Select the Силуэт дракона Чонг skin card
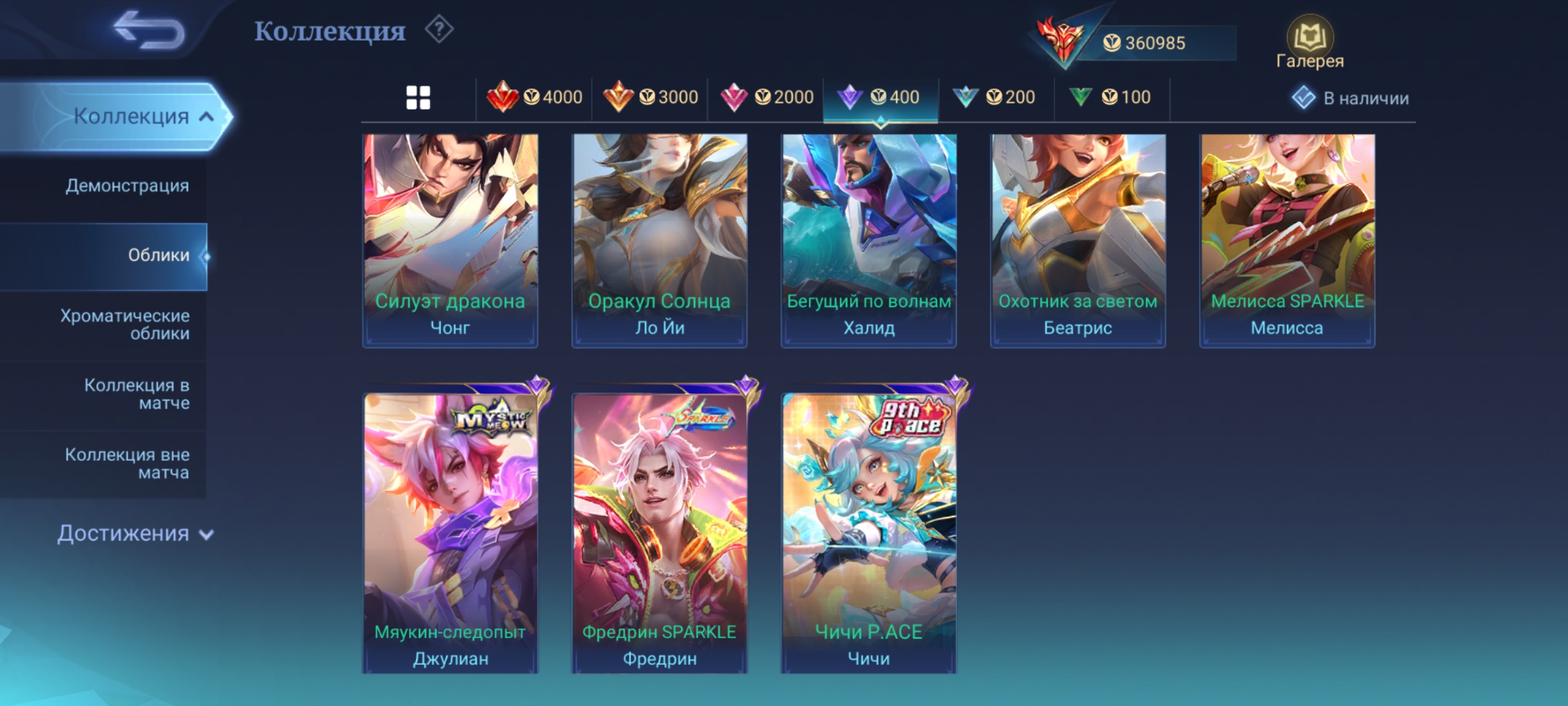Viewport: 1568px width, 706px height. (450, 240)
